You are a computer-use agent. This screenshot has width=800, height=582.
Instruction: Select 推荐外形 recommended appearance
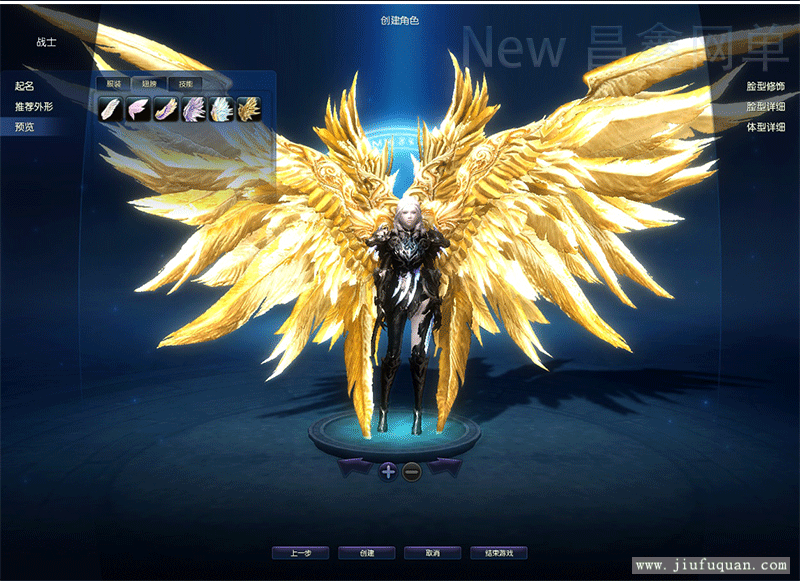click(34, 106)
